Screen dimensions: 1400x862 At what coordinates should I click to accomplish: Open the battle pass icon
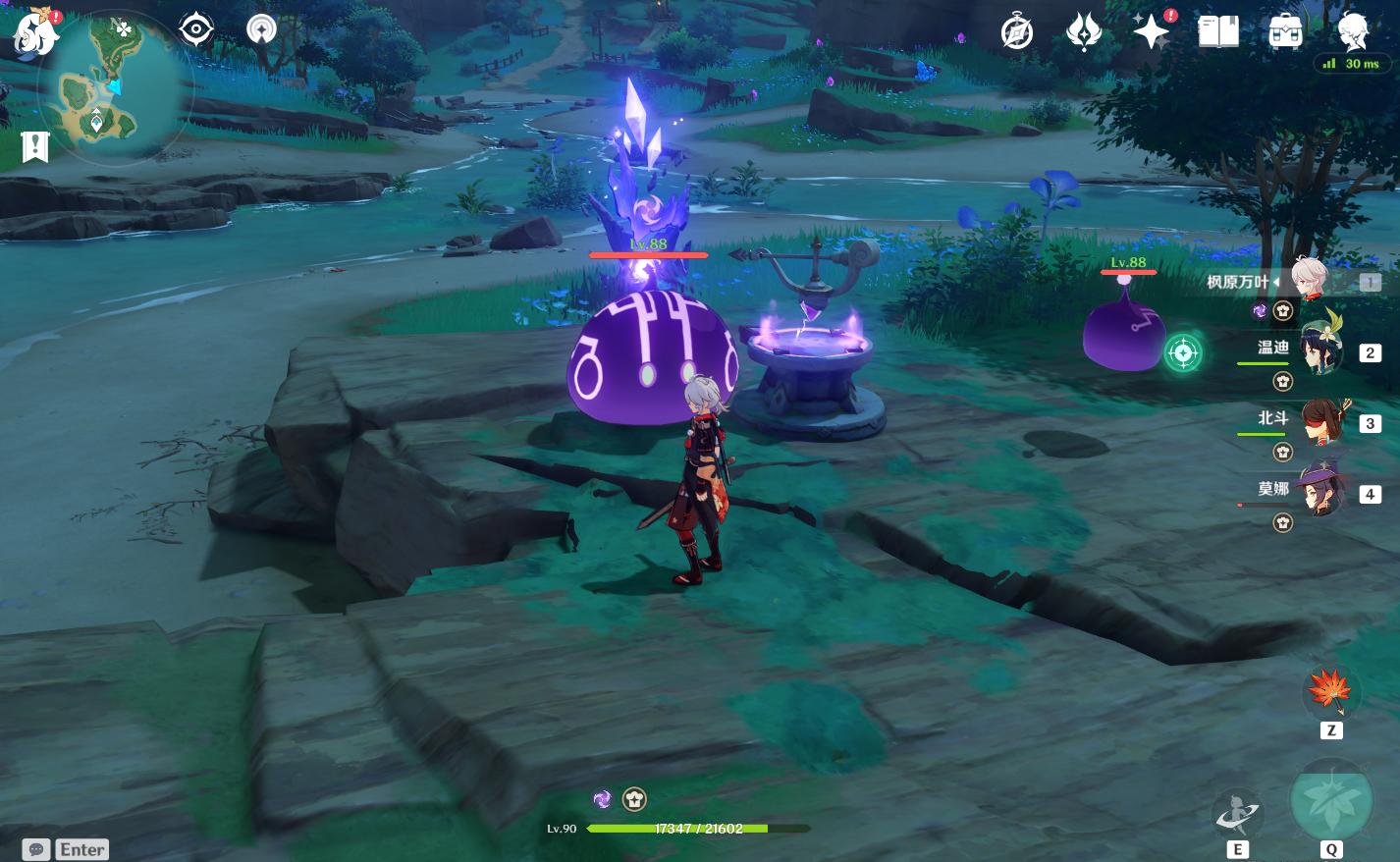[x=1084, y=32]
